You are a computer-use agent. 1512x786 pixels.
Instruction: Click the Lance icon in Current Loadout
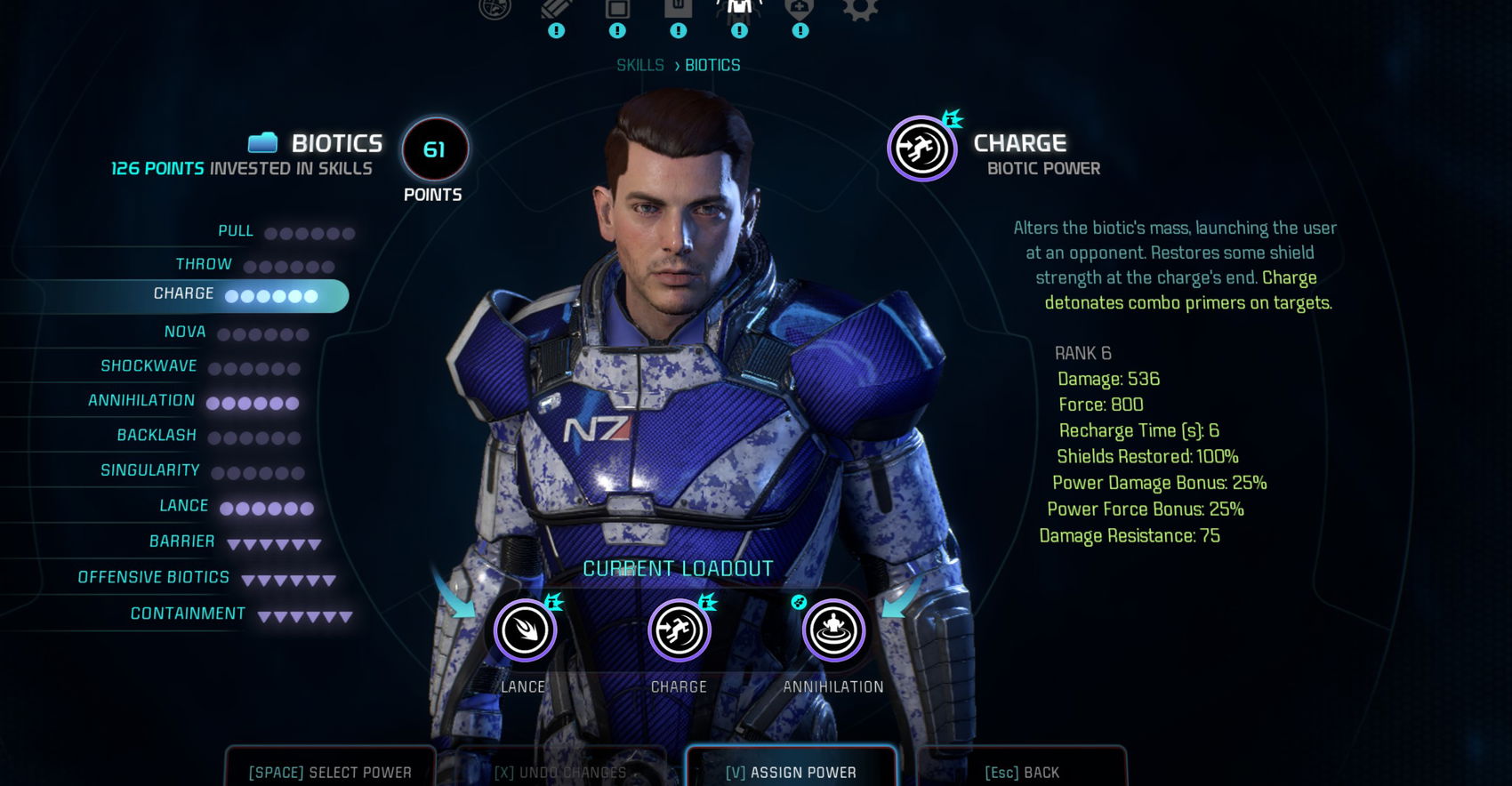point(525,630)
